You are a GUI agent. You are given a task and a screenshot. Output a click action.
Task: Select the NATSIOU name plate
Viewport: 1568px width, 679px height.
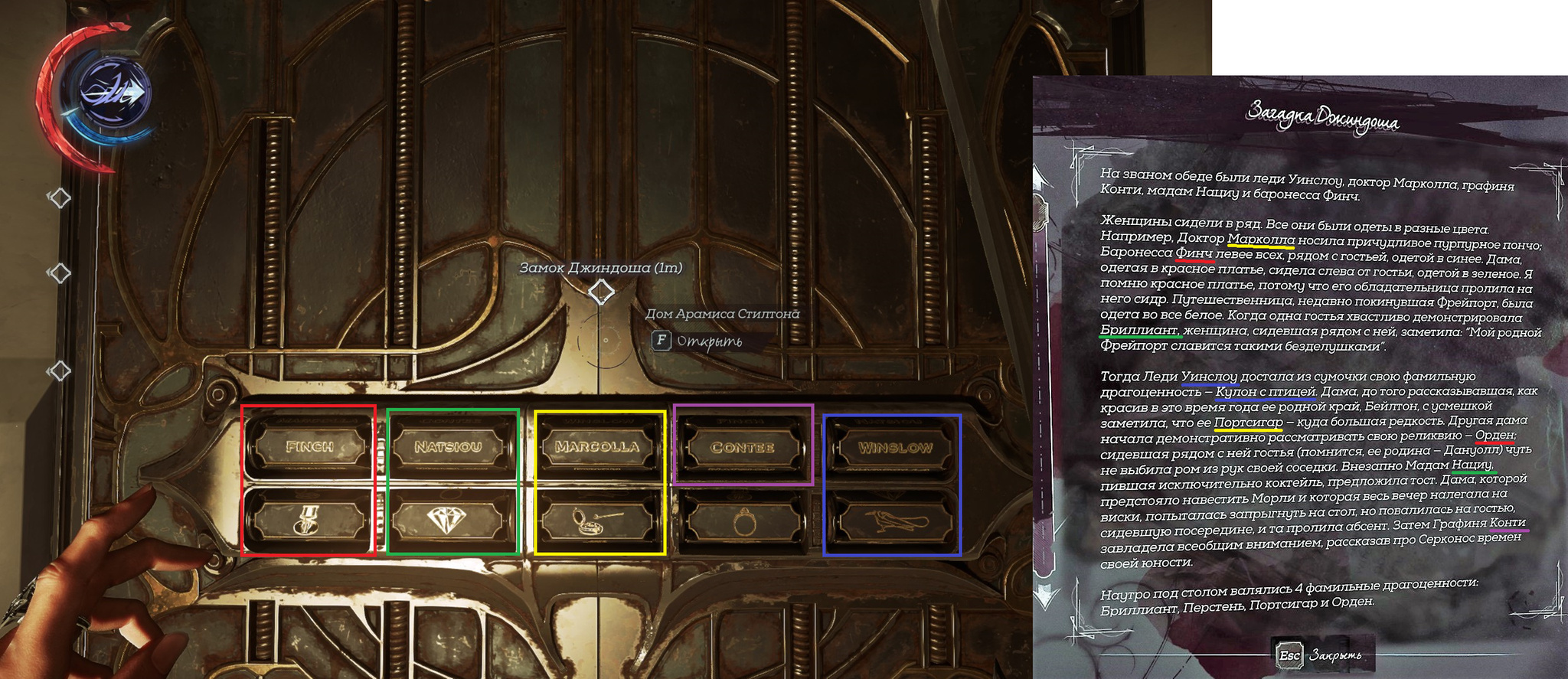449,446
